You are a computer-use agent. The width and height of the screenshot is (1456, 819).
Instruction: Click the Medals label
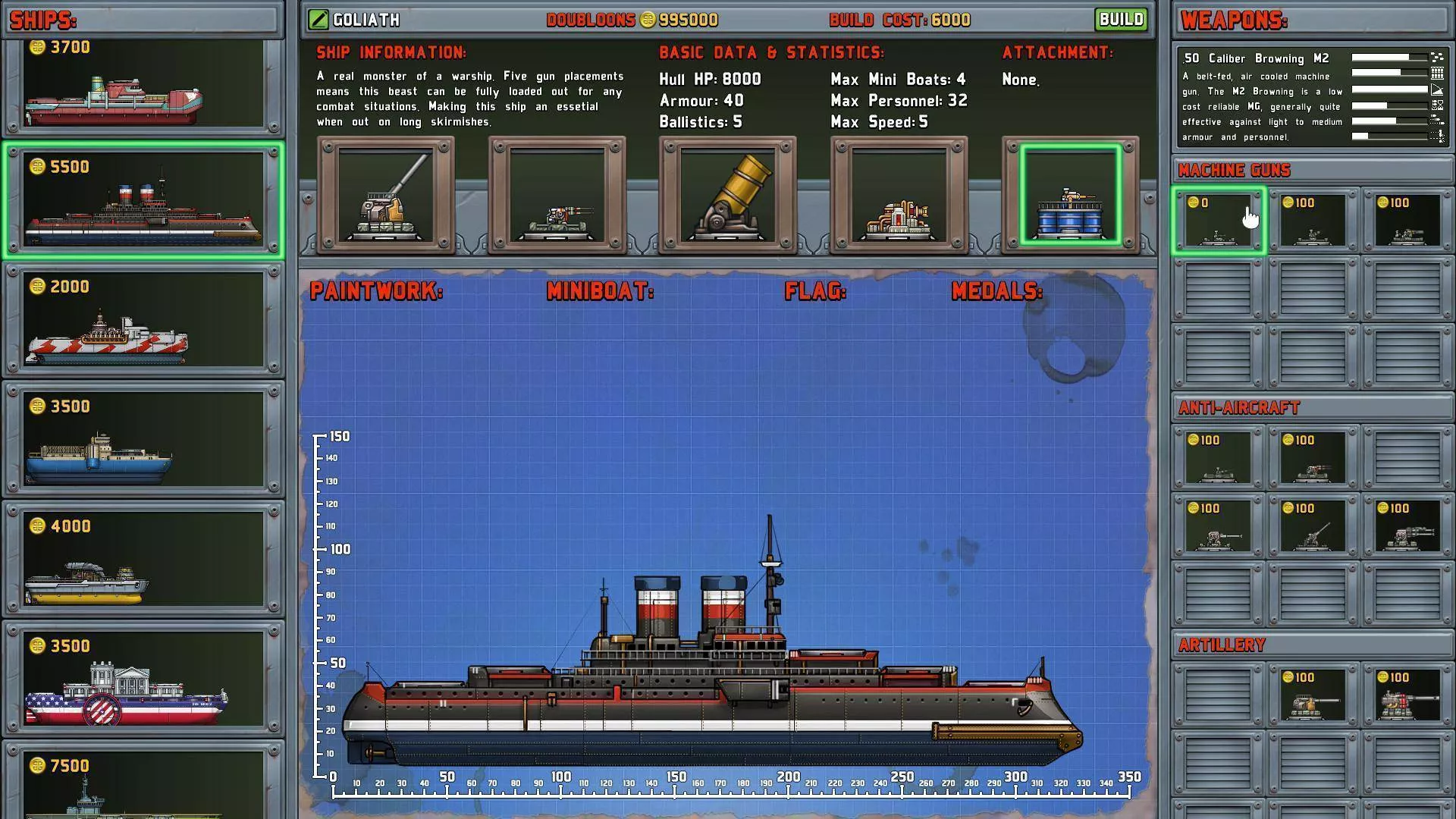click(x=995, y=290)
